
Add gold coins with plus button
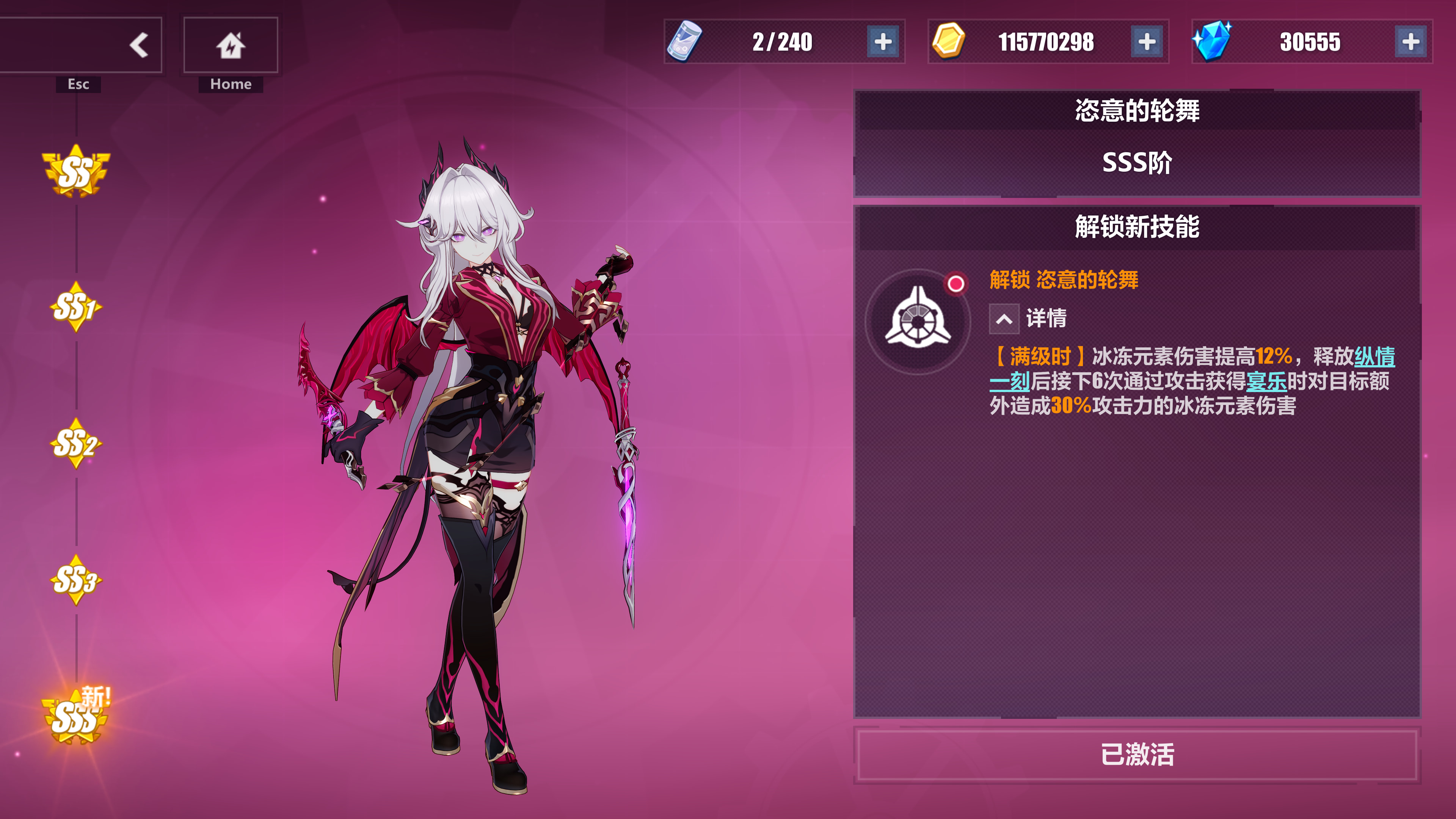point(1147,42)
